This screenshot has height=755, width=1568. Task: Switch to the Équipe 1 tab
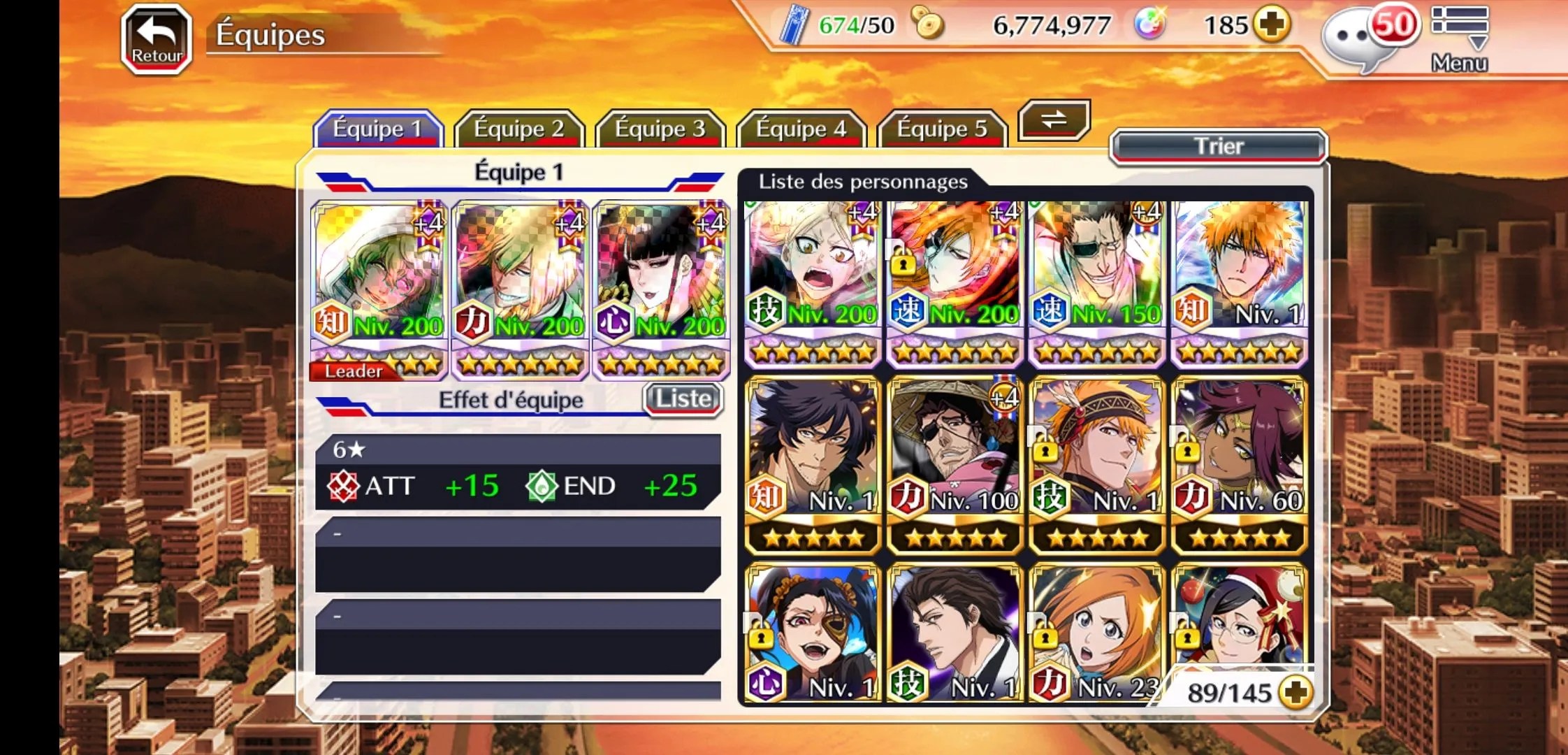[x=377, y=129]
